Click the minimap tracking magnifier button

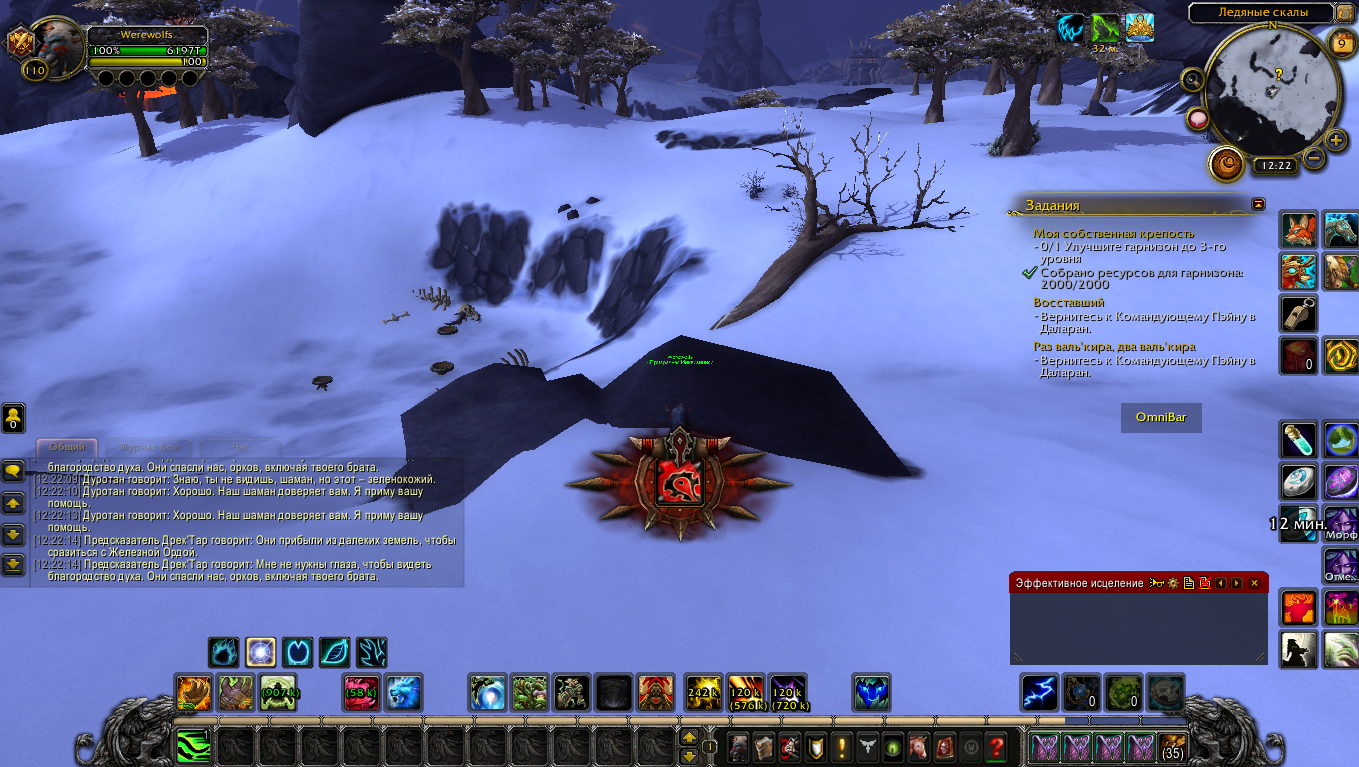[1193, 80]
